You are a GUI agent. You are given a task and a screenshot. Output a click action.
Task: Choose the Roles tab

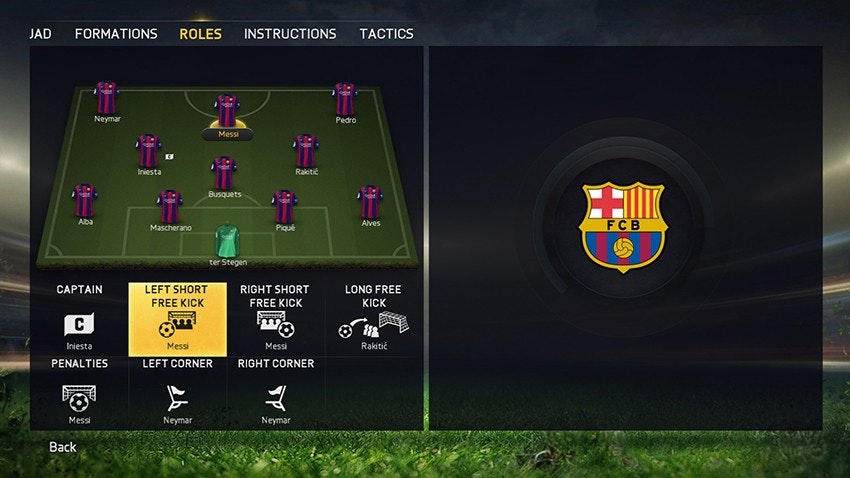pyautogui.click(x=200, y=33)
